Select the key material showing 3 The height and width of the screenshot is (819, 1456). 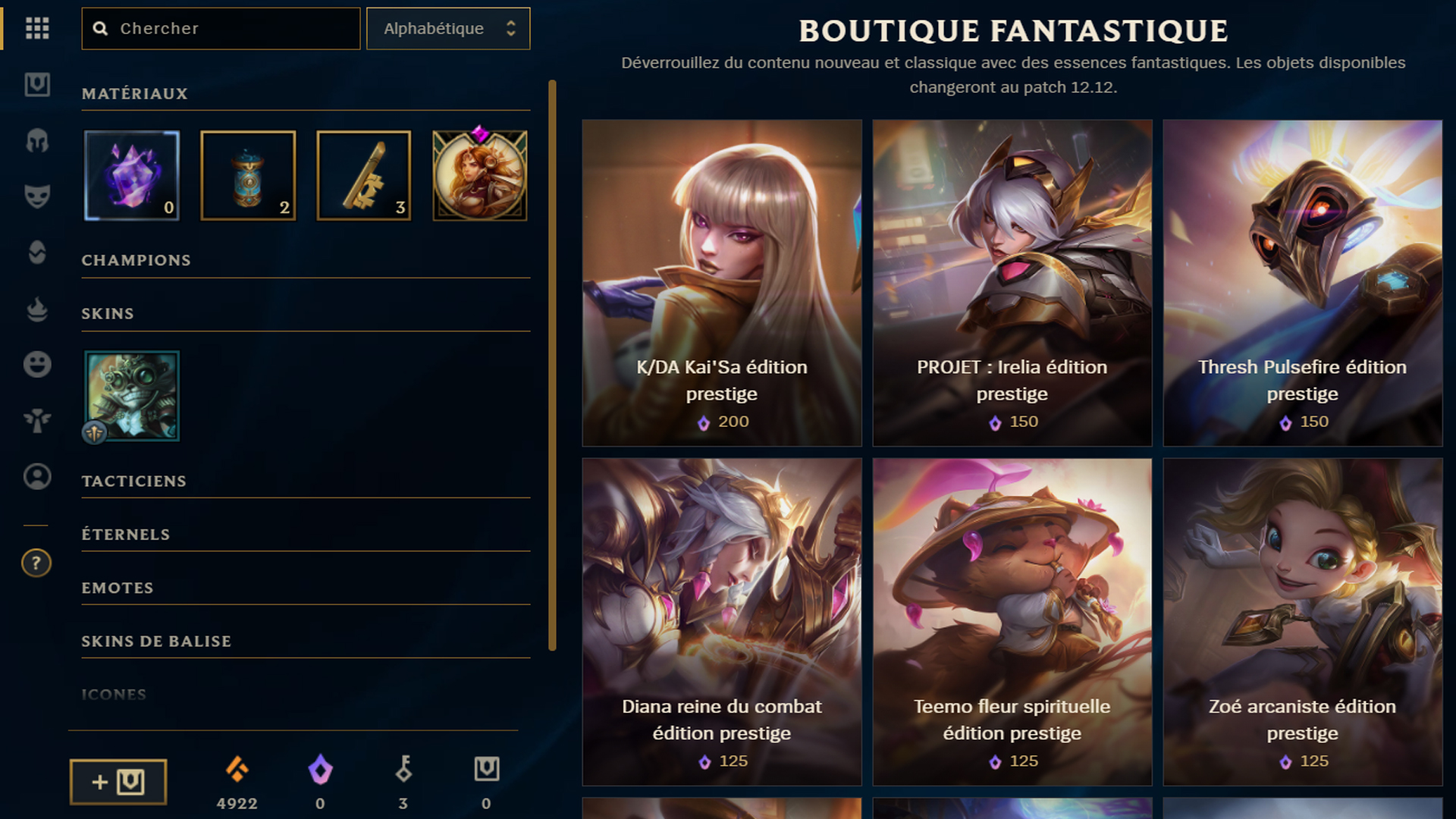(x=363, y=175)
